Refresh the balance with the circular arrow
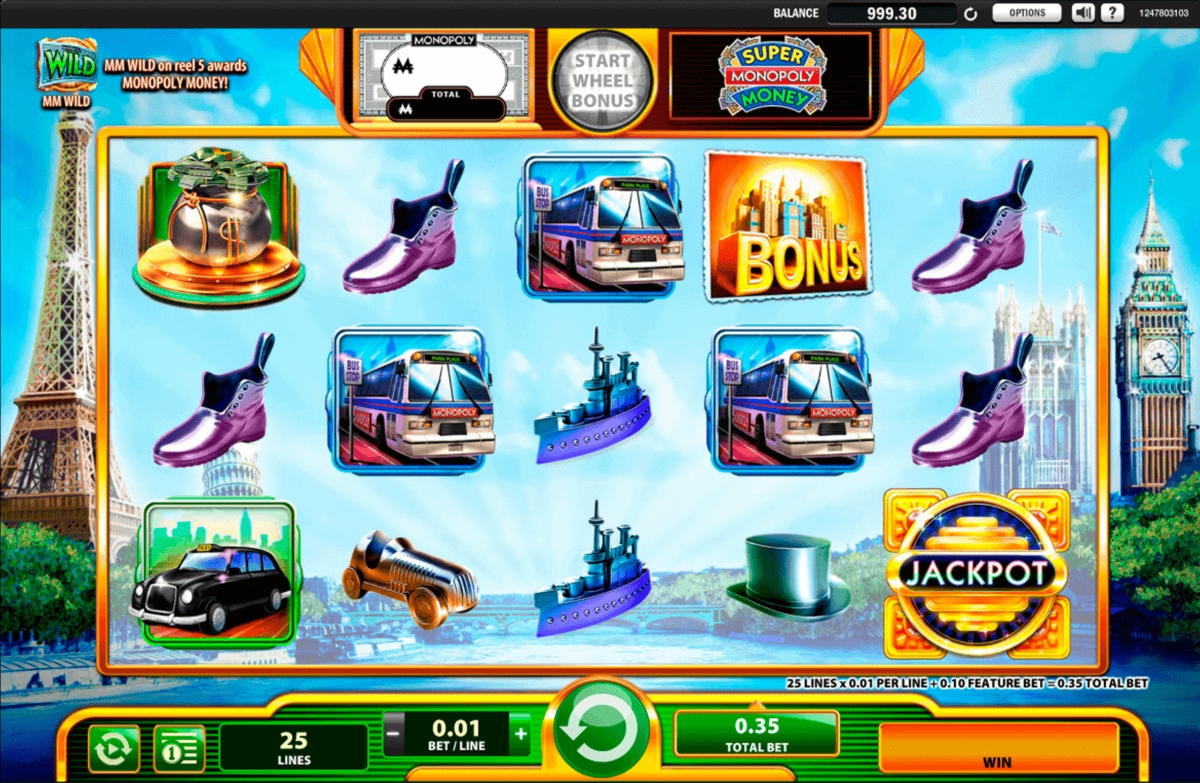The height and width of the screenshot is (783, 1200). tap(969, 14)
